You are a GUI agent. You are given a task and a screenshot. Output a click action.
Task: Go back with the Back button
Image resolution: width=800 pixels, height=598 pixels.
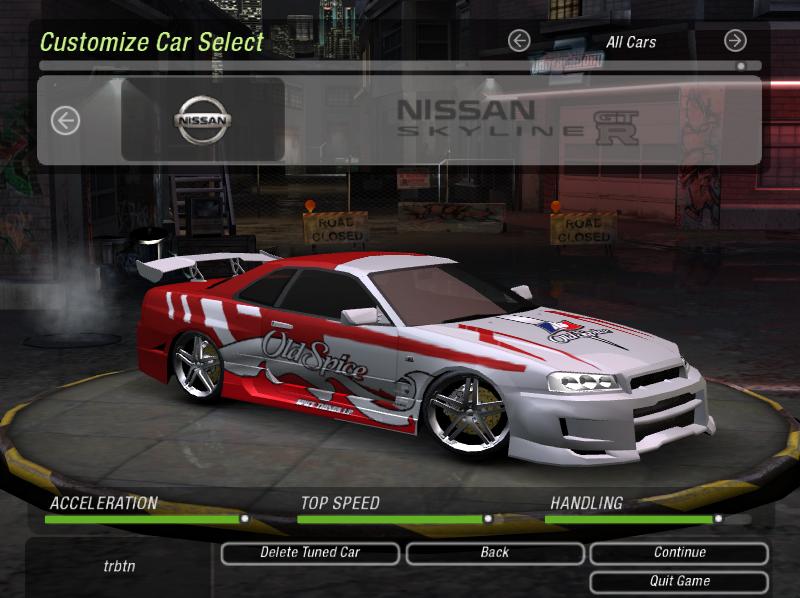pos(494,552)
